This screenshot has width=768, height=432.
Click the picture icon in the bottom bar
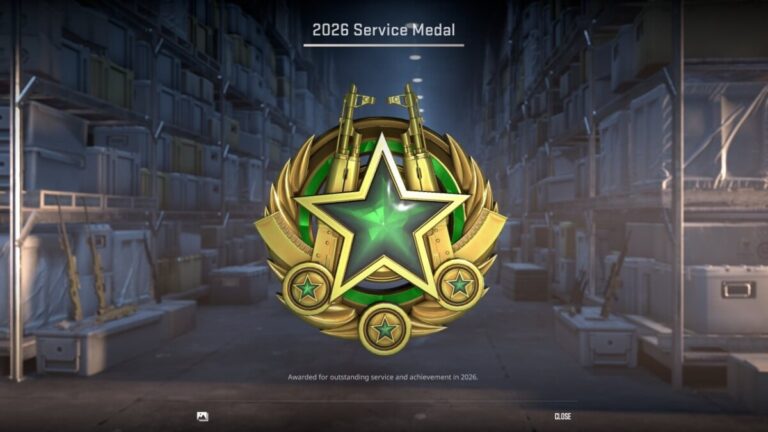(x=203, y=416)
